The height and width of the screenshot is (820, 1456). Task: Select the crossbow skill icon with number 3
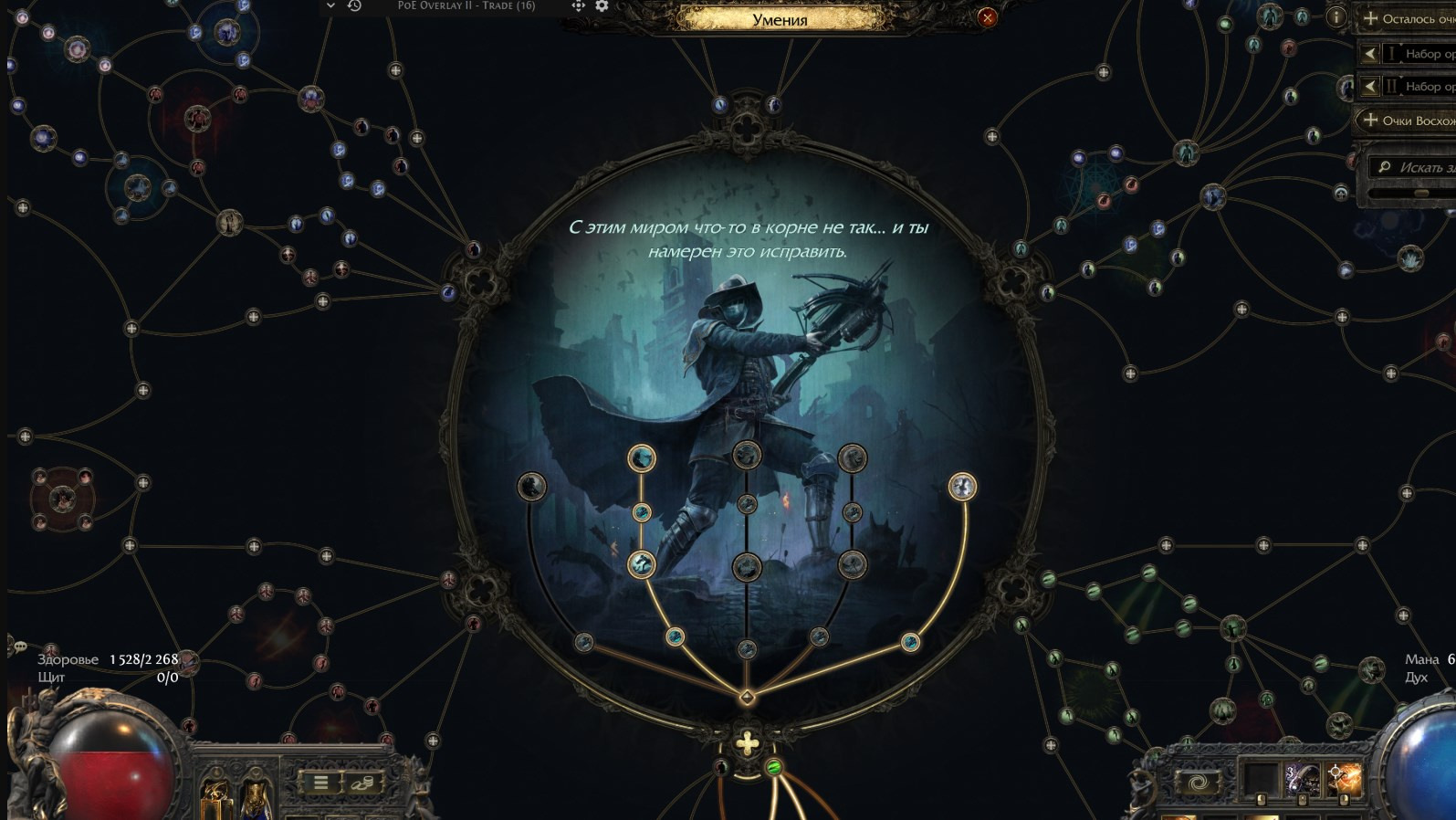pos(1303,781)
